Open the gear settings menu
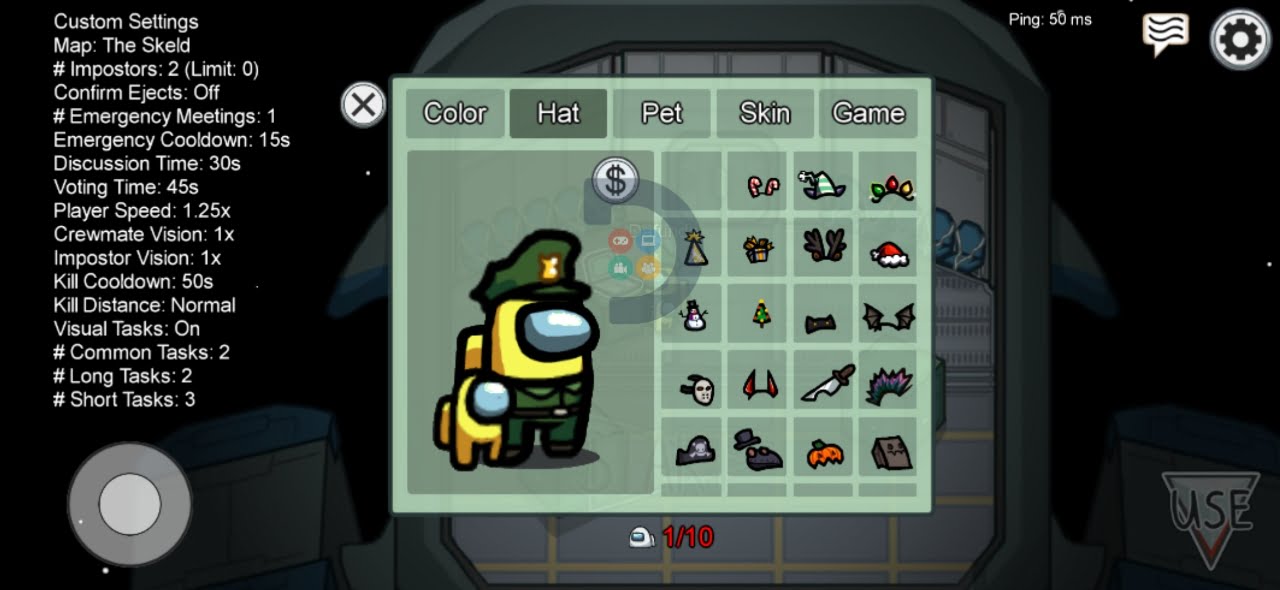 pos(1240,40)
